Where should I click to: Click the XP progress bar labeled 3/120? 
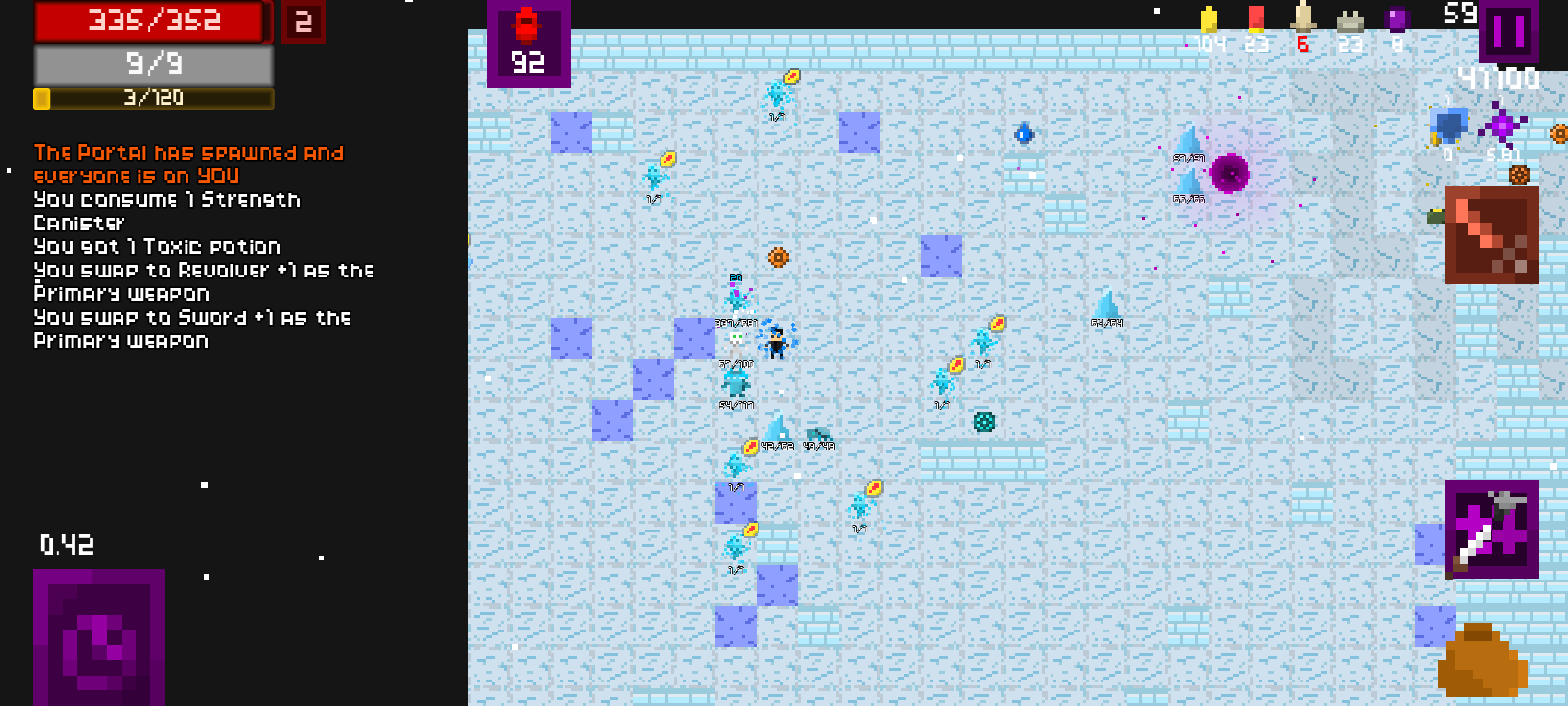(152, 98)
